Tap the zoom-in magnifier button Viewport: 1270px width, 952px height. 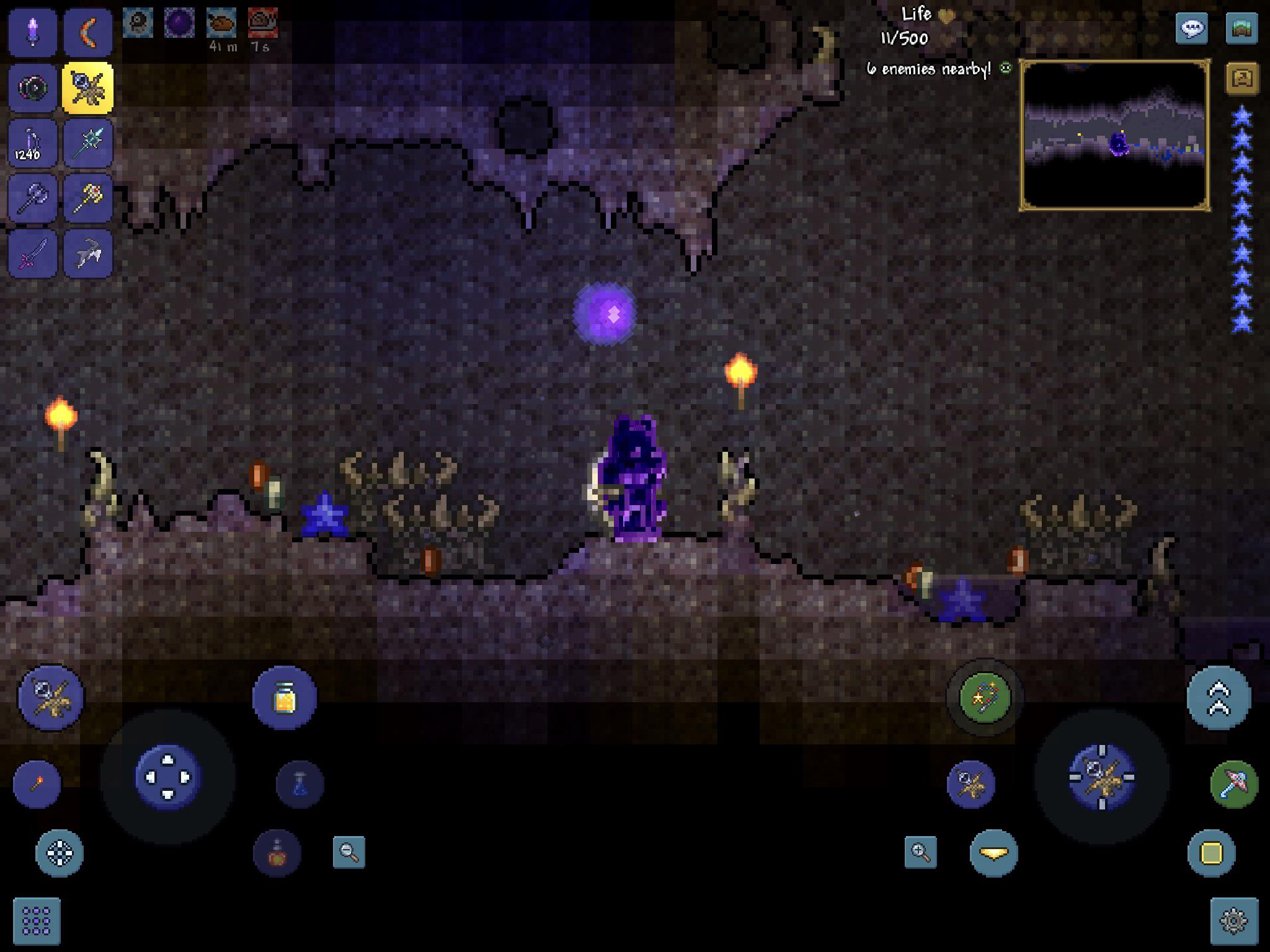tap(921, 853)
